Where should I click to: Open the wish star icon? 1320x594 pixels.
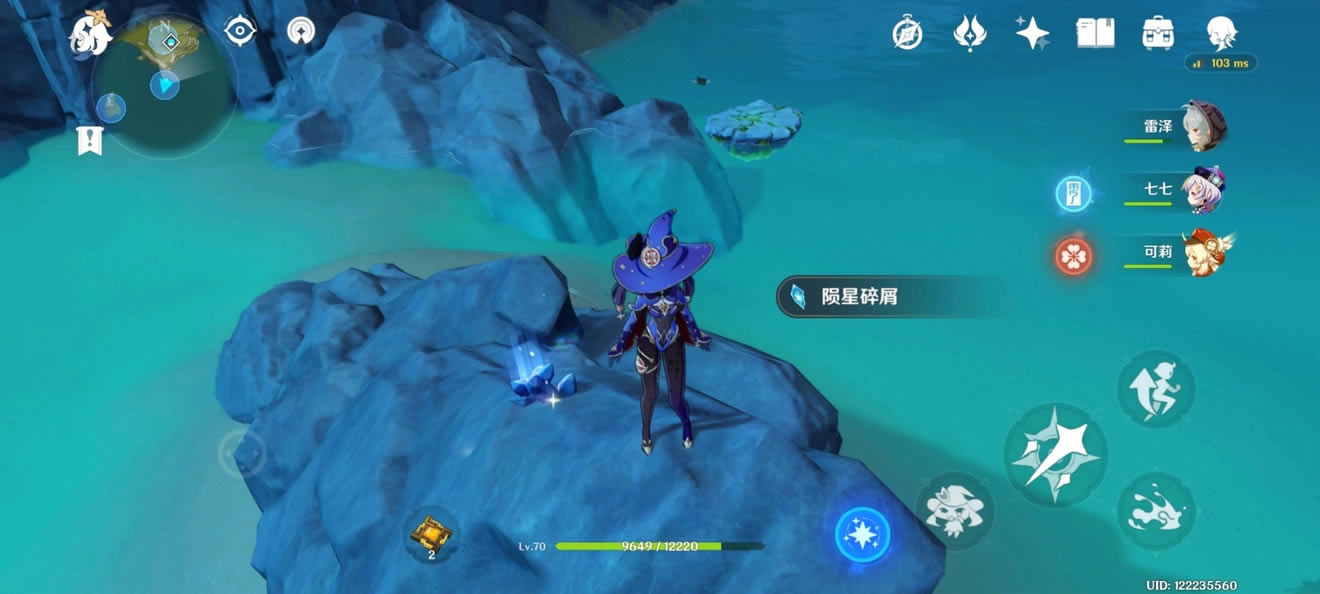point(1032,34)
